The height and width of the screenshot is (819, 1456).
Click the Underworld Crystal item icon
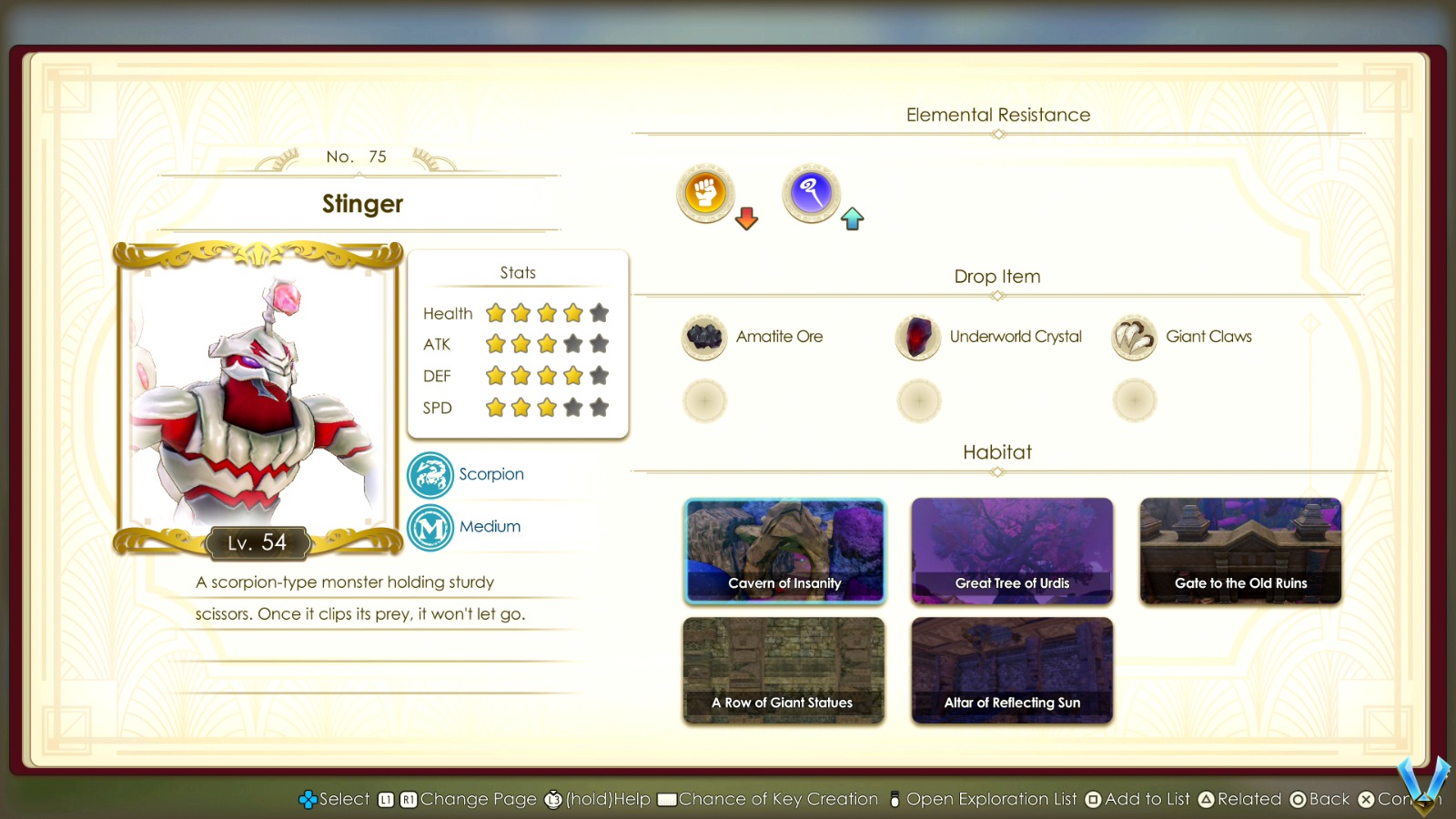[x=918, y=337]
